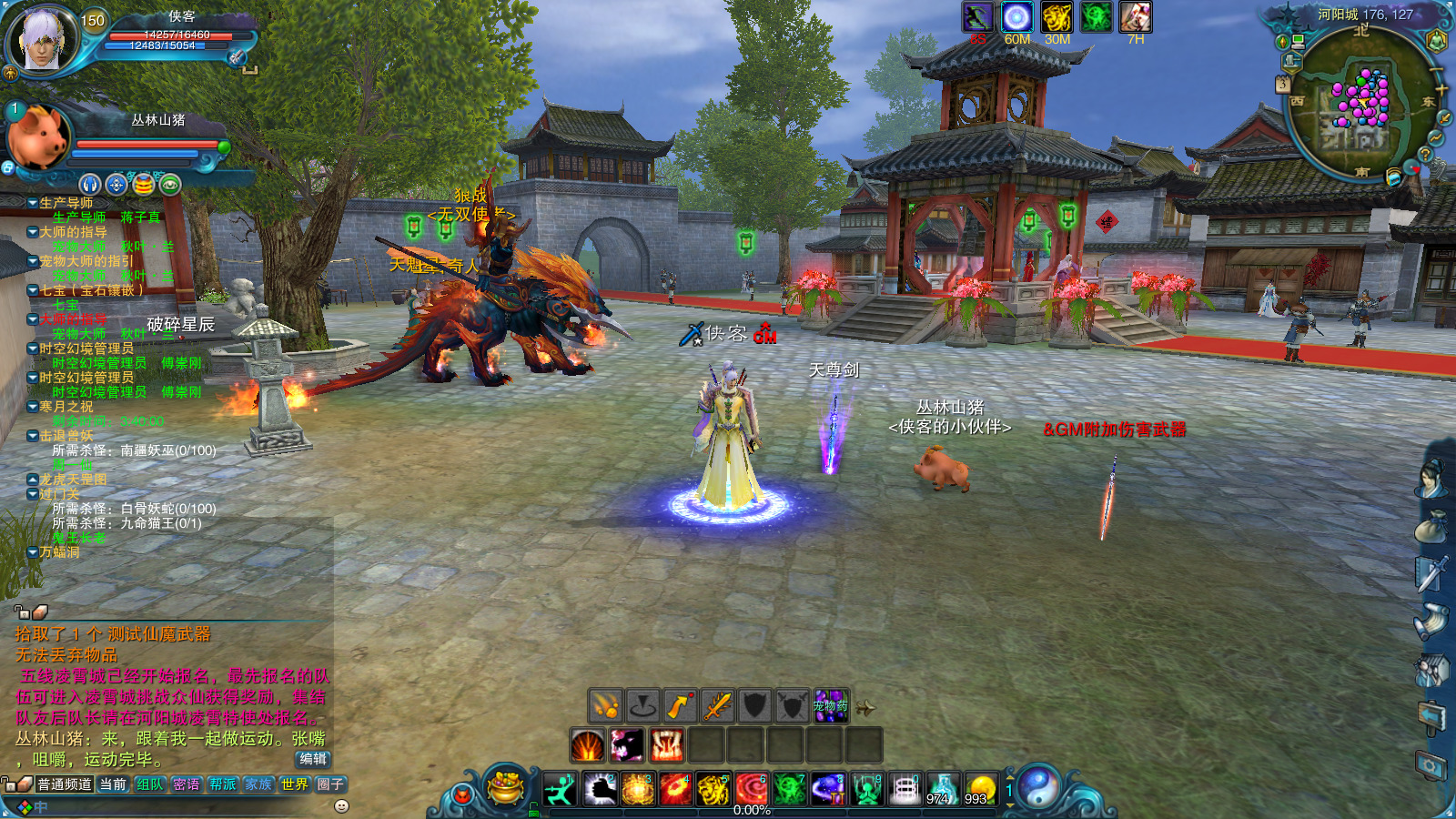Zoom in the minimap with the plus button

point(1441,89)
